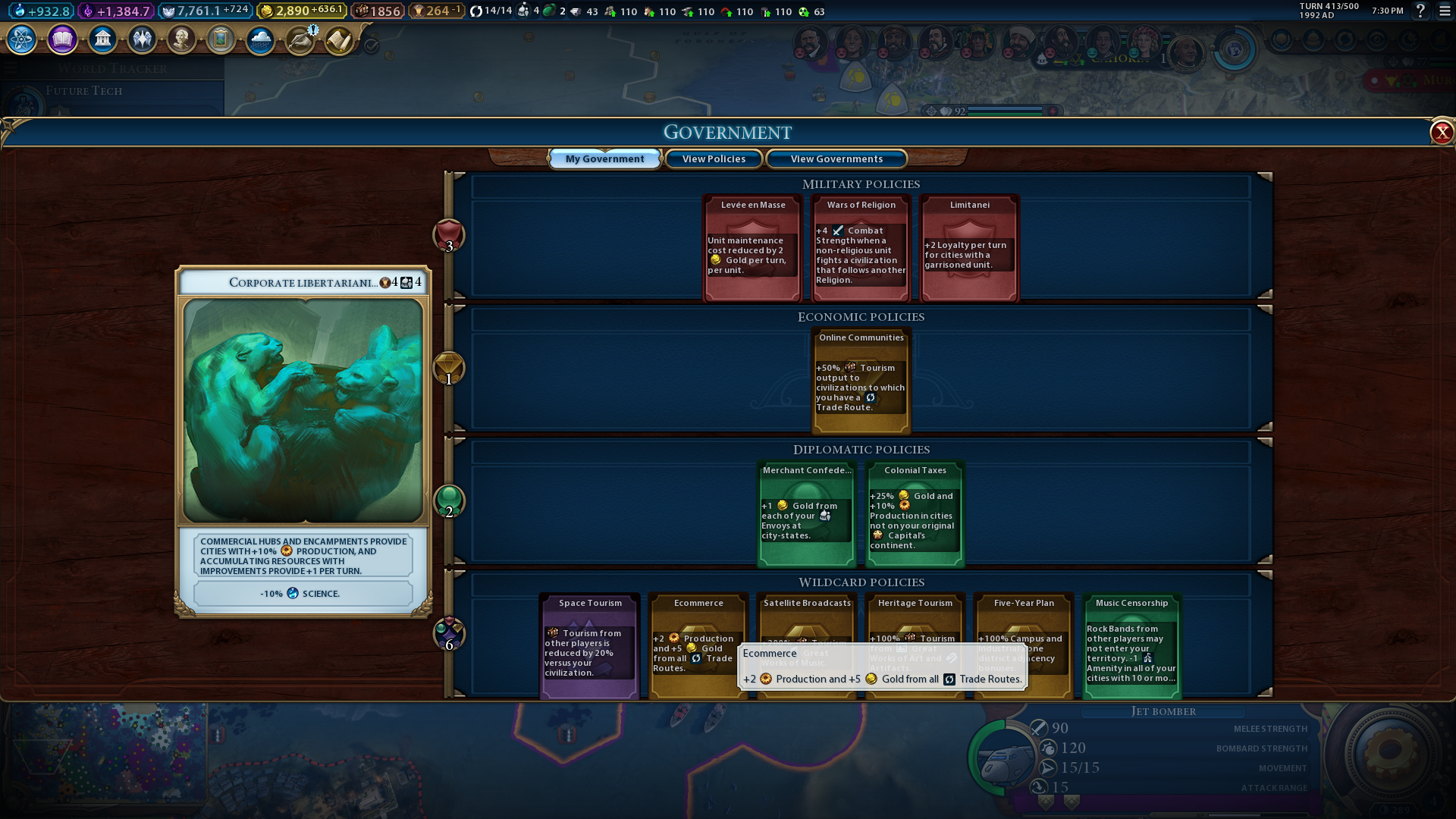Open the Civilopedia question mark help

1420,11
